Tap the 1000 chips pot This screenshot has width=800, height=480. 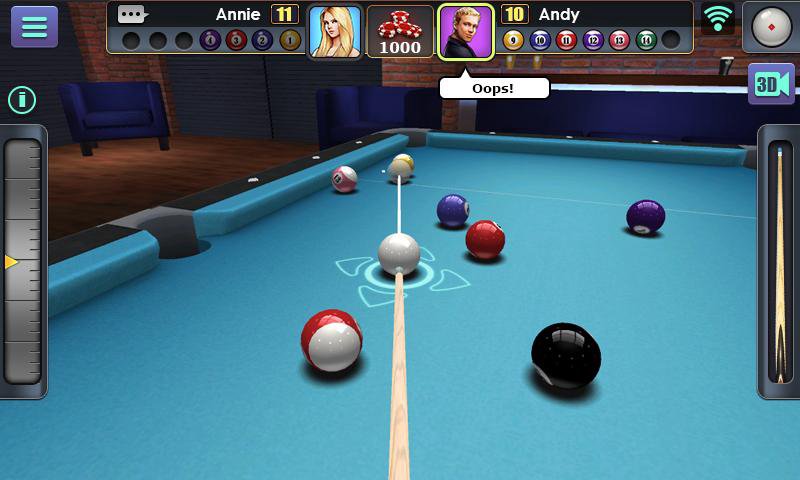[400, 32]
